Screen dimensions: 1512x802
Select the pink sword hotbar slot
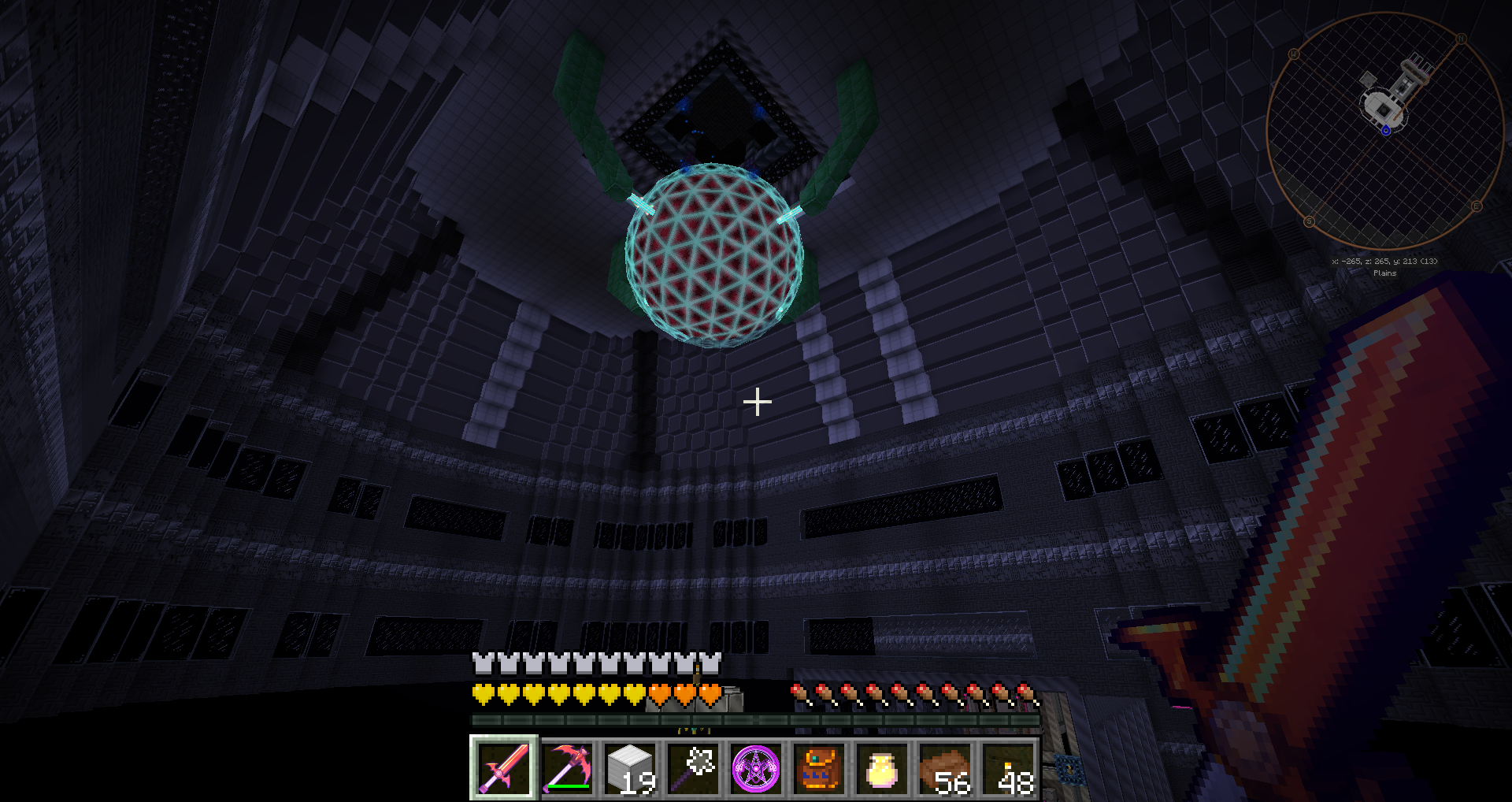coord(504,768)
